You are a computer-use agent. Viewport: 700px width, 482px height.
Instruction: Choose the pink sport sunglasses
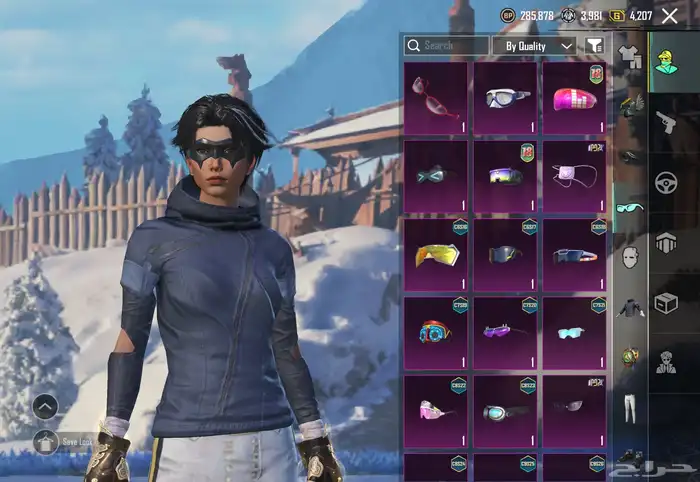pyautogui.click(x=435, y=410)
